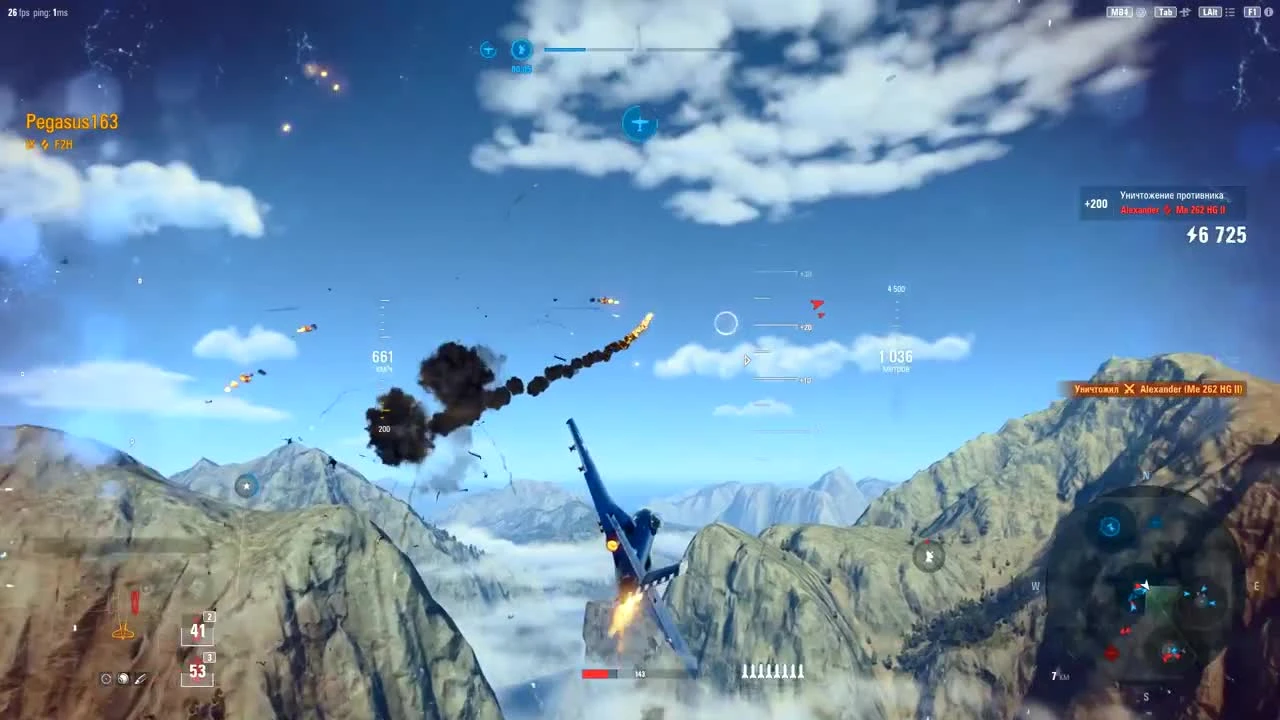Click the airplane roster icon beside the Tab keybind
Image resolution: width=1280 pixels, height=720 pixels.
(x=1187, y=12)
